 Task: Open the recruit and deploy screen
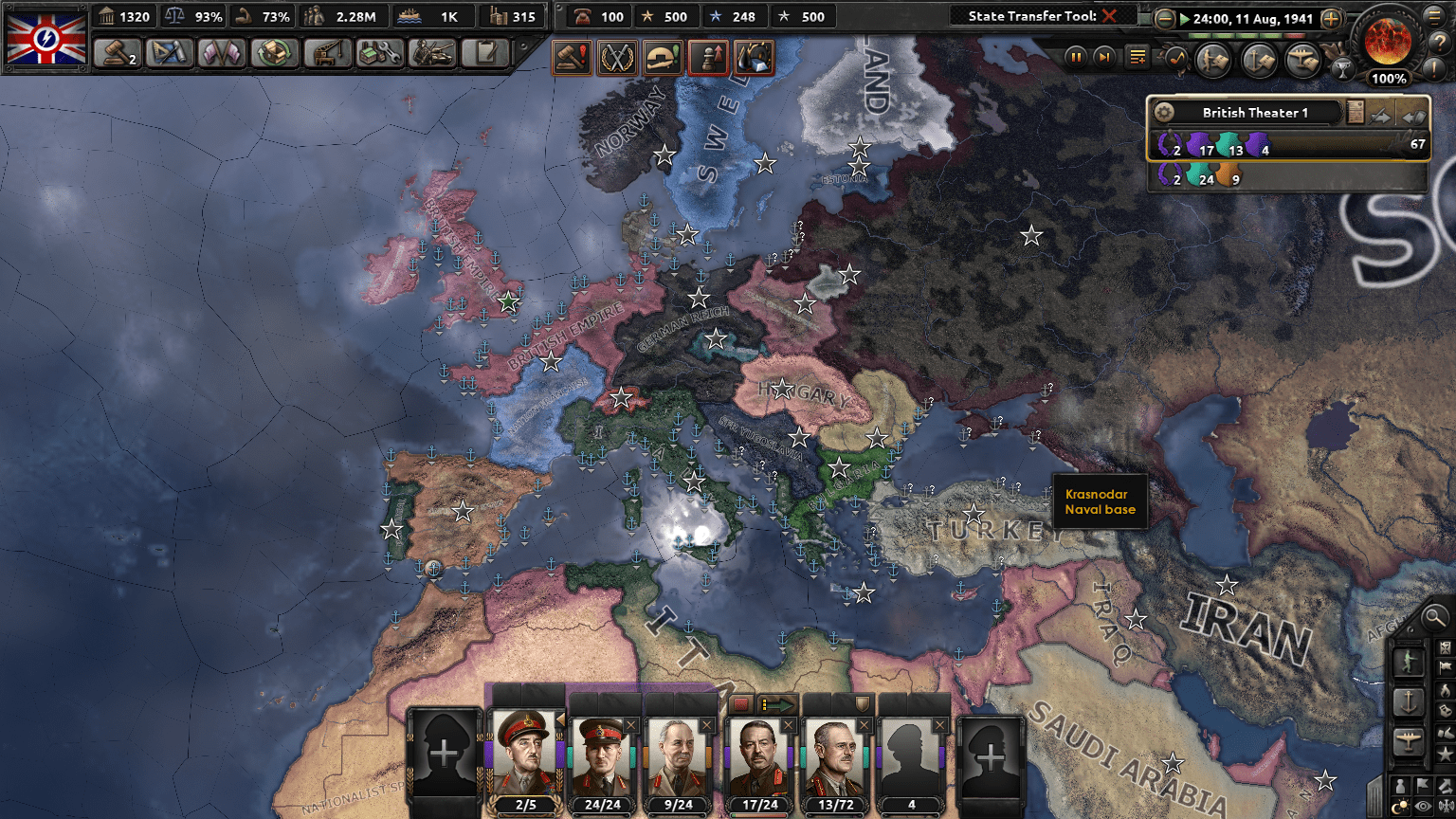[432, 53]
